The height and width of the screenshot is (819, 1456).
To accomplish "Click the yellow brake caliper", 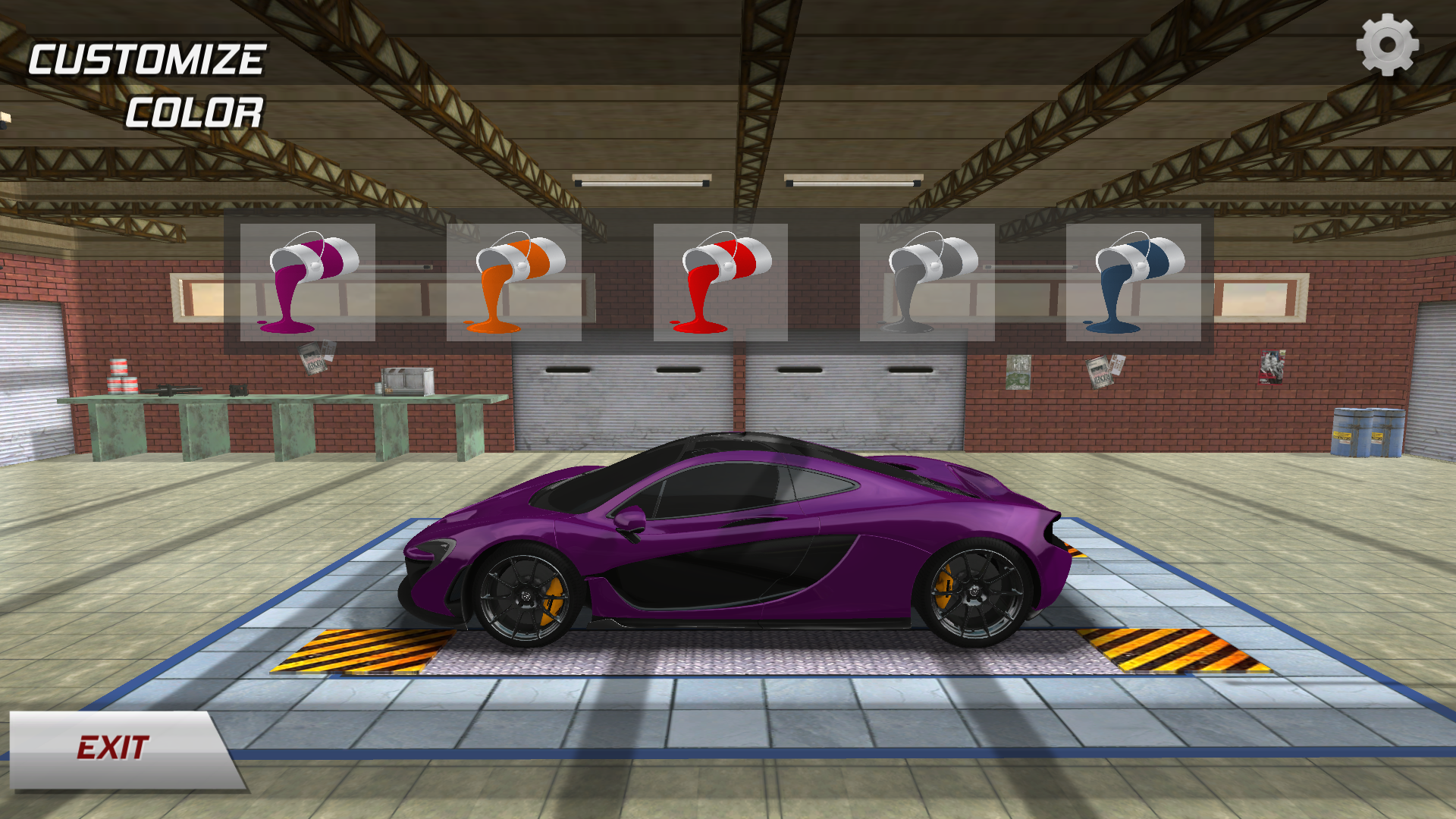I will 554,603.
